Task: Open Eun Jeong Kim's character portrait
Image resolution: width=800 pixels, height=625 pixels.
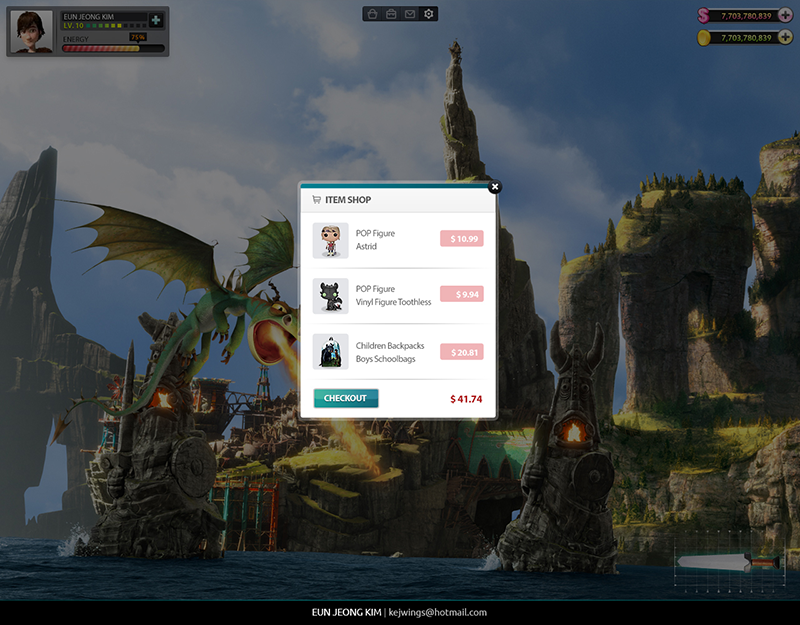Action: point(31,32)
